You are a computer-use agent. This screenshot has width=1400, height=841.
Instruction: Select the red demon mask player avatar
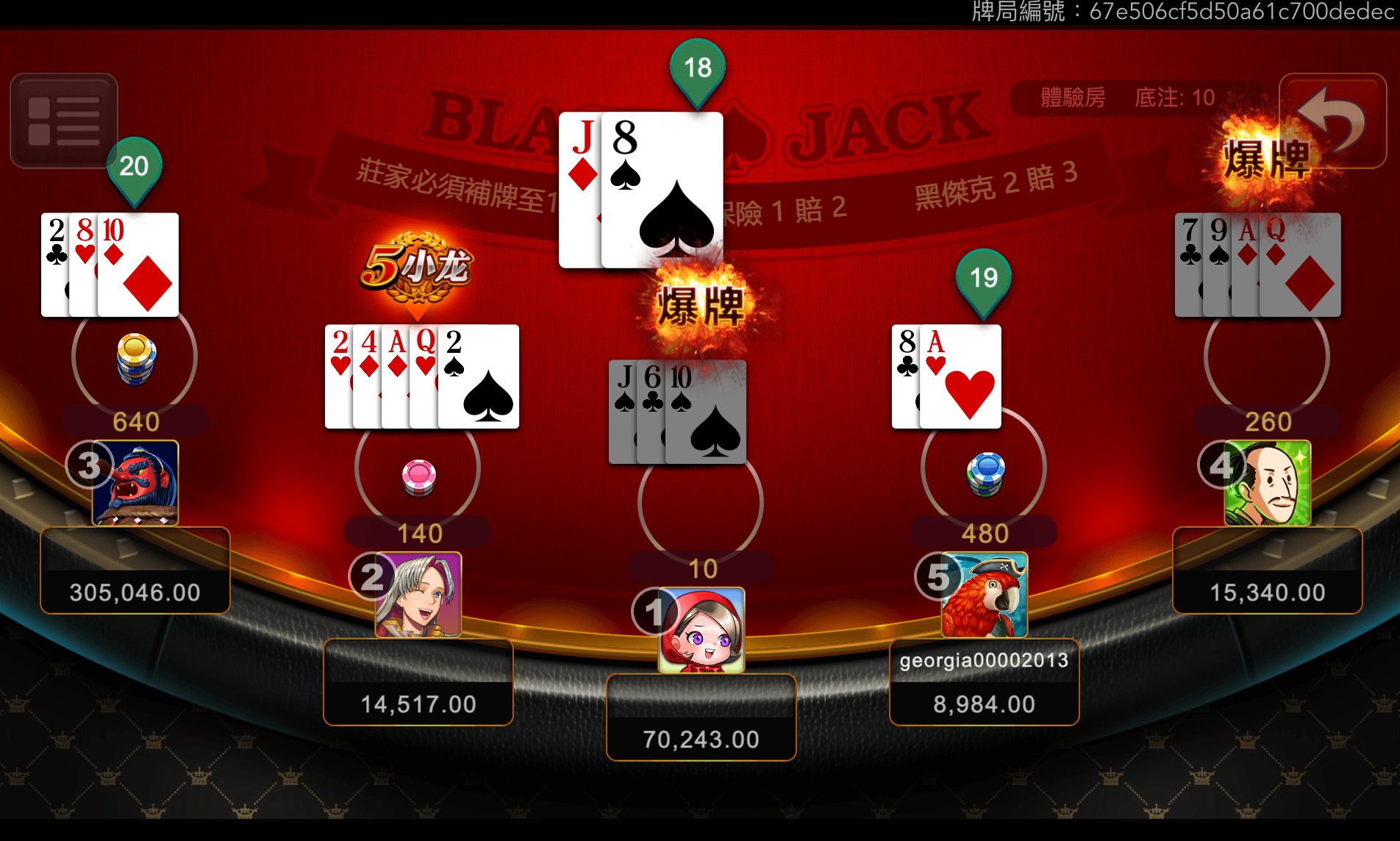pyautogui.click(x=136, y=483)
